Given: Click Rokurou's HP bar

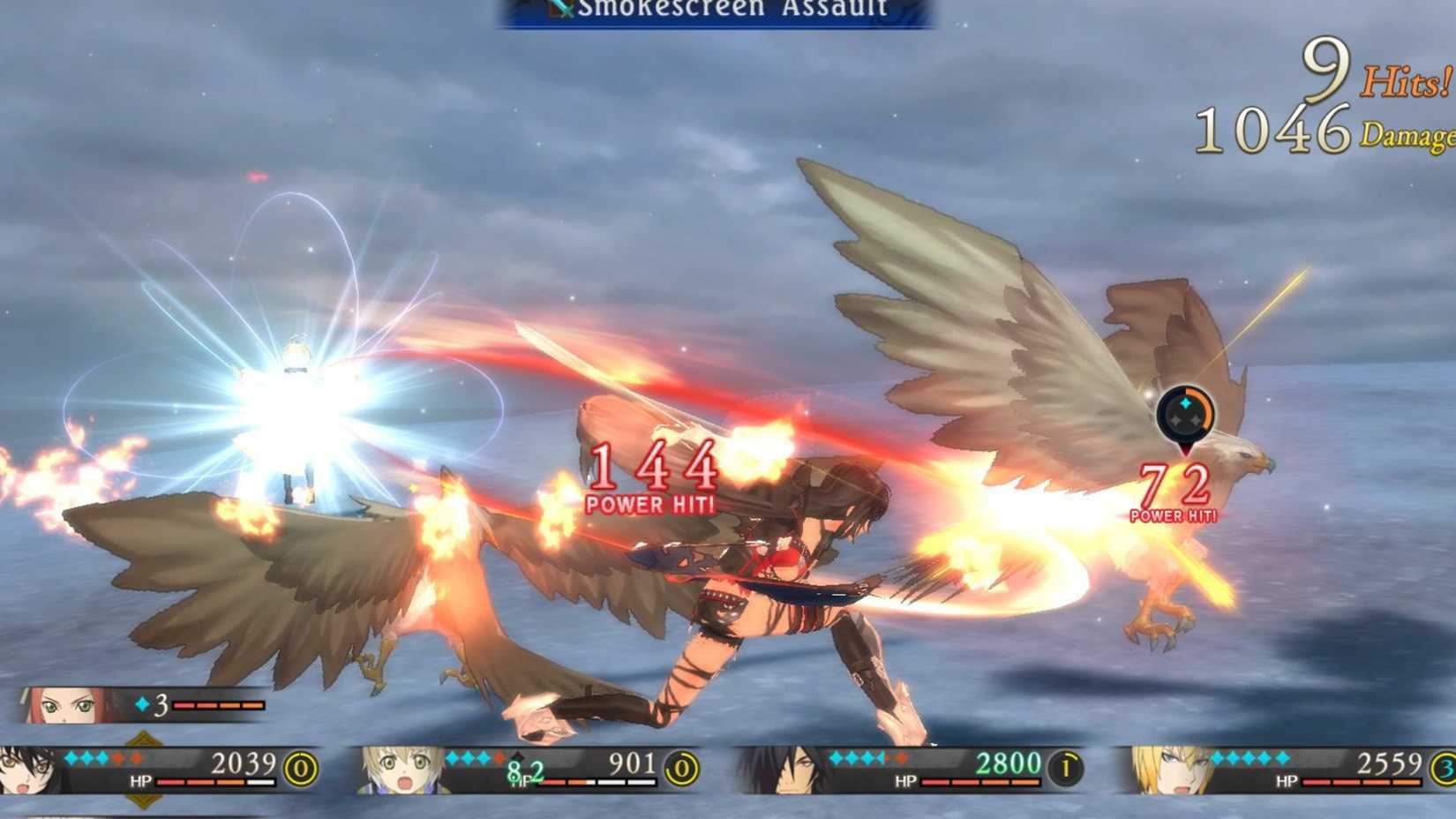Looking at the screenshot, I should tap(979, 782).
